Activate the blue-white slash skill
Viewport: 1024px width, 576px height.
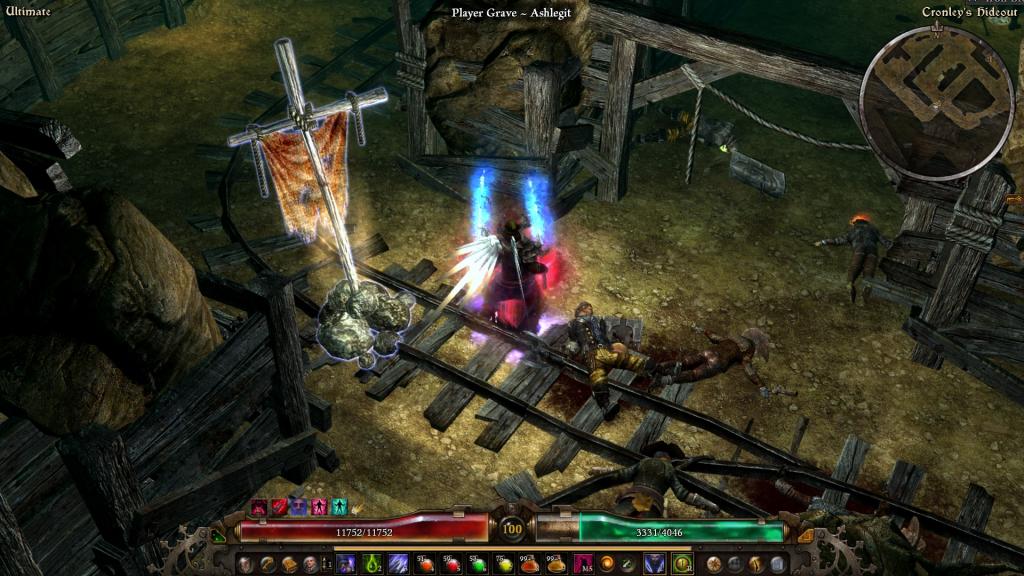click(x=397, y=564)
